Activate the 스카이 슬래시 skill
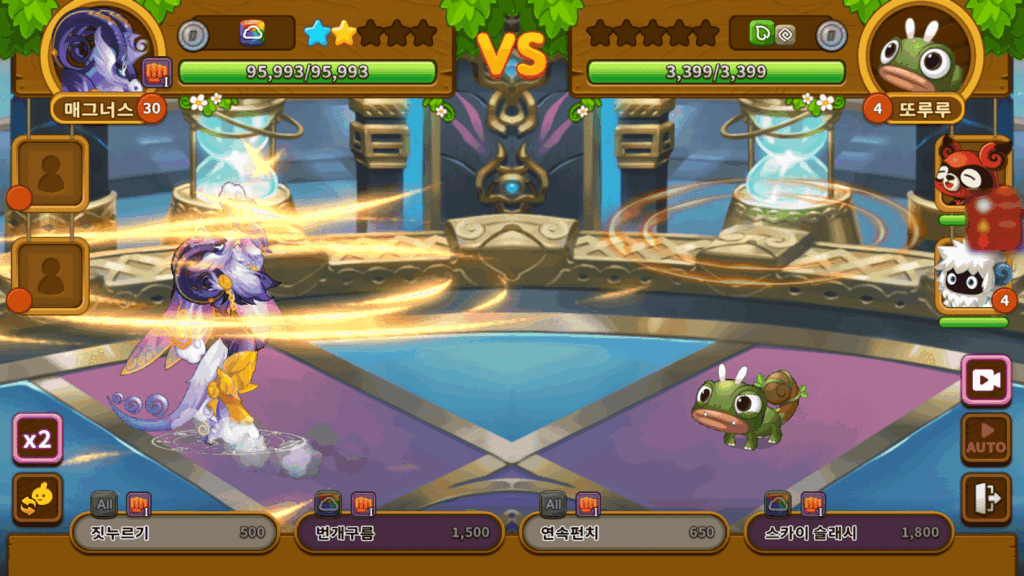 (x=849, y=533)
